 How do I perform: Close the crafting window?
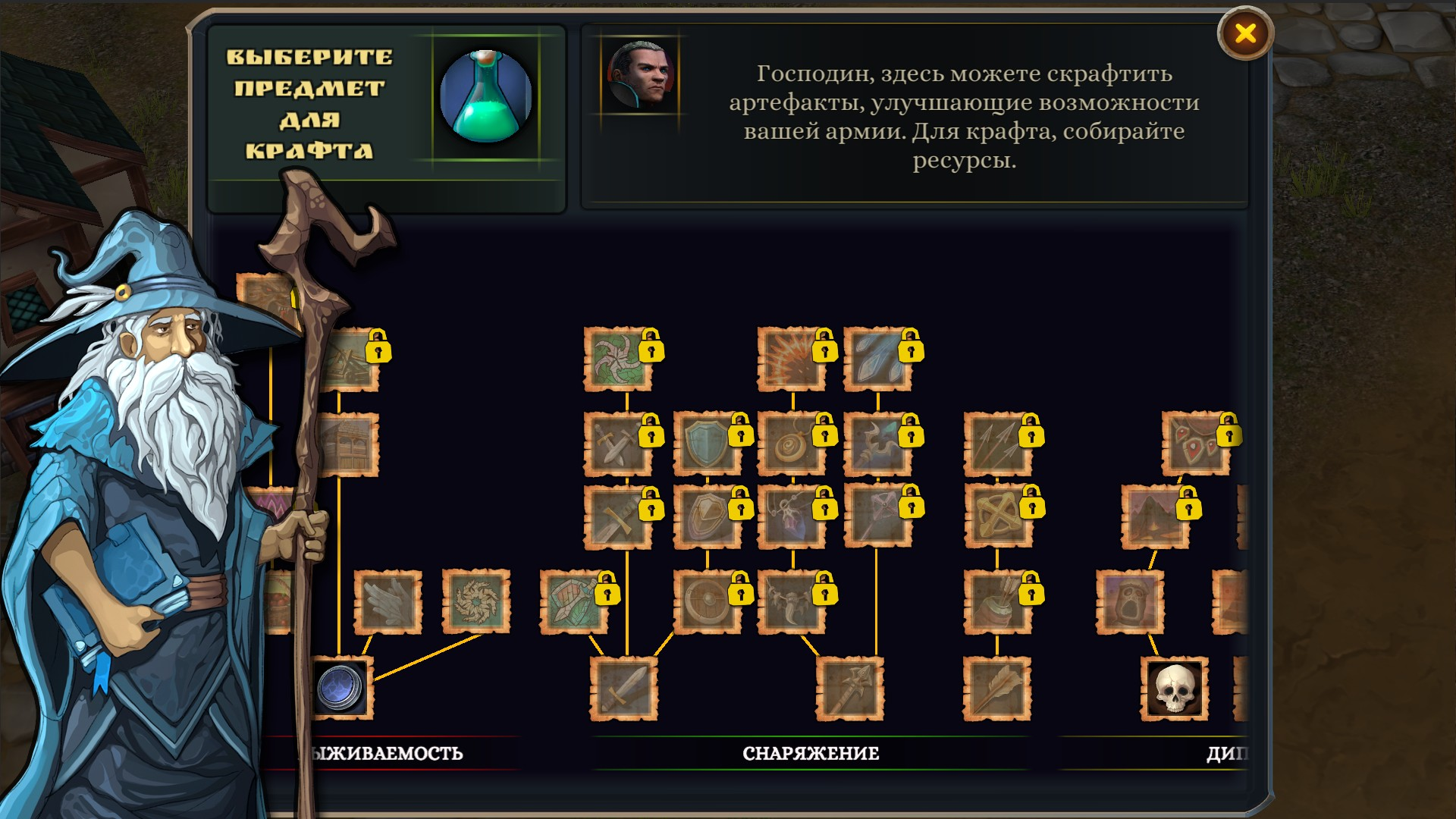tap(1246, 33)
